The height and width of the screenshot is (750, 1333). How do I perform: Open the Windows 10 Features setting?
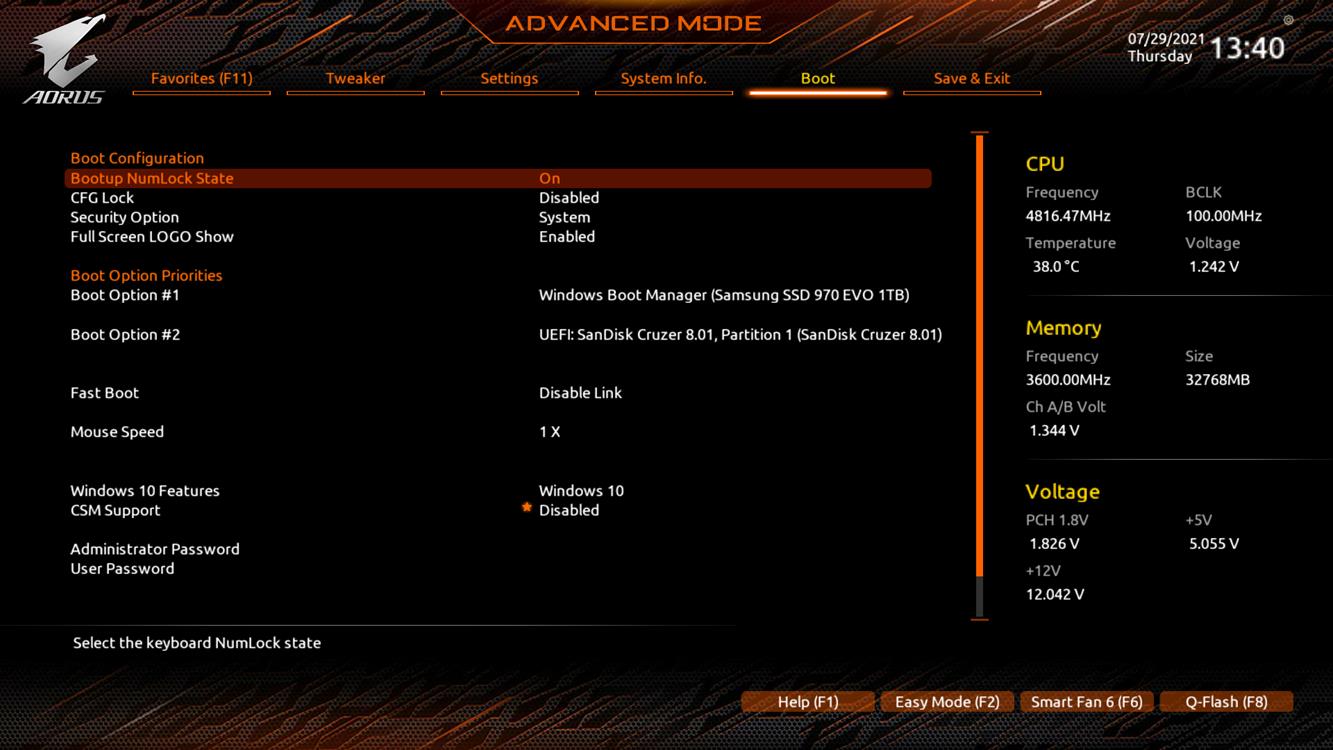click(145, 491)
